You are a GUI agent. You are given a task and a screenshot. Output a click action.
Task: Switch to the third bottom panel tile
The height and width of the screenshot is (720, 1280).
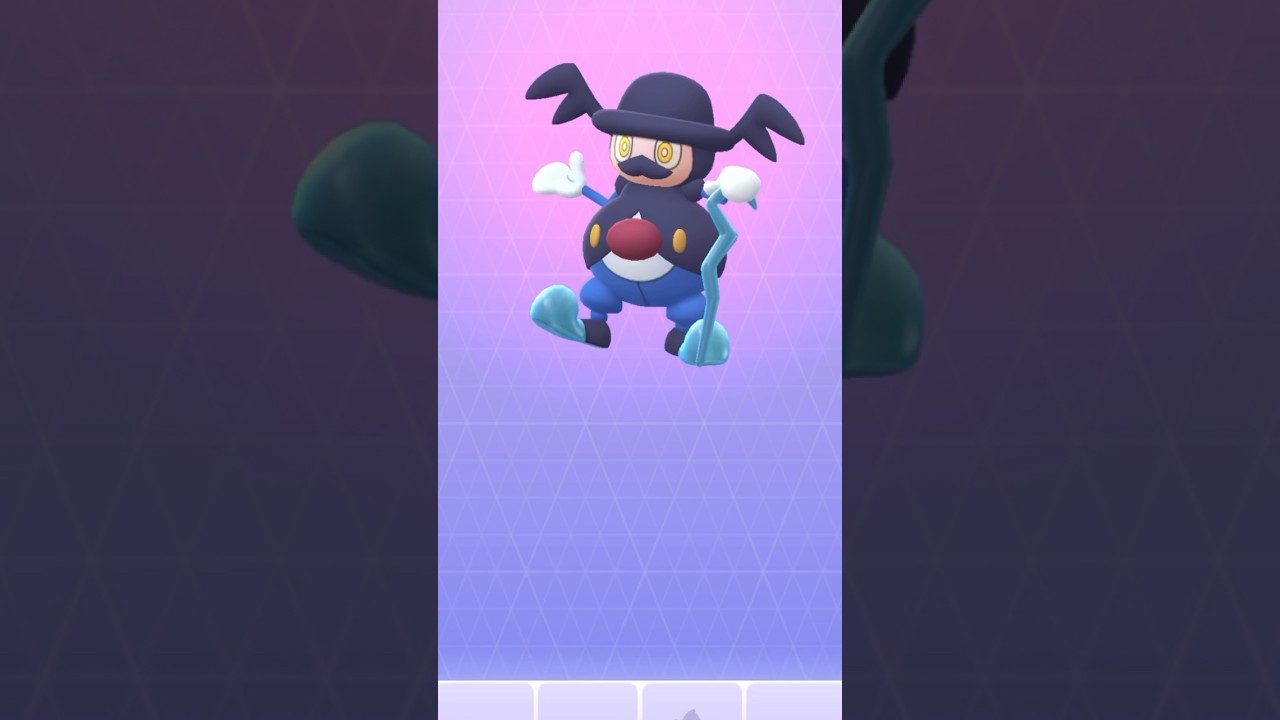(x=692, y=705)
